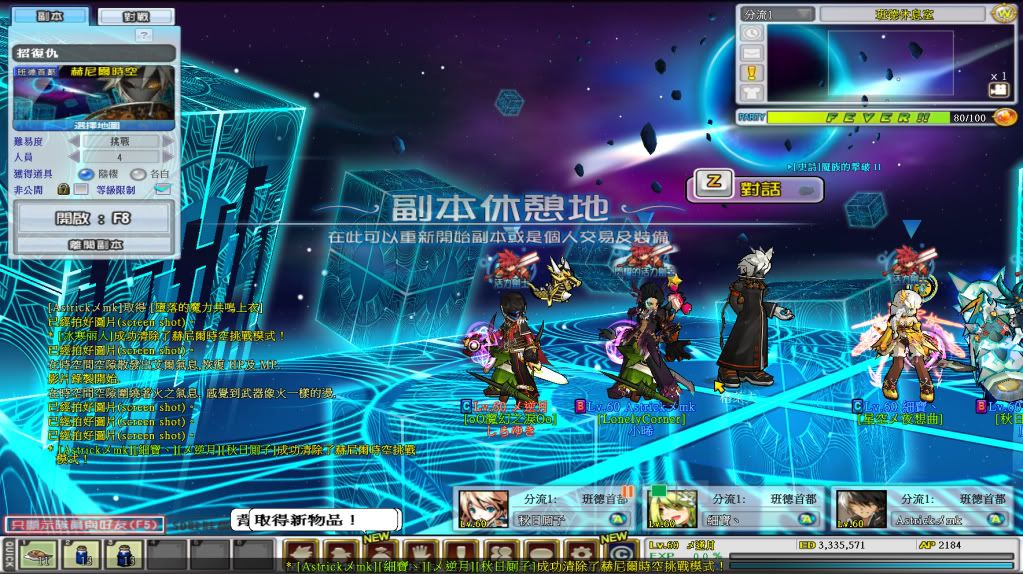Open the shirt icon beside the minimap
The image size is (1023, 574).
(x=751, y=92)
